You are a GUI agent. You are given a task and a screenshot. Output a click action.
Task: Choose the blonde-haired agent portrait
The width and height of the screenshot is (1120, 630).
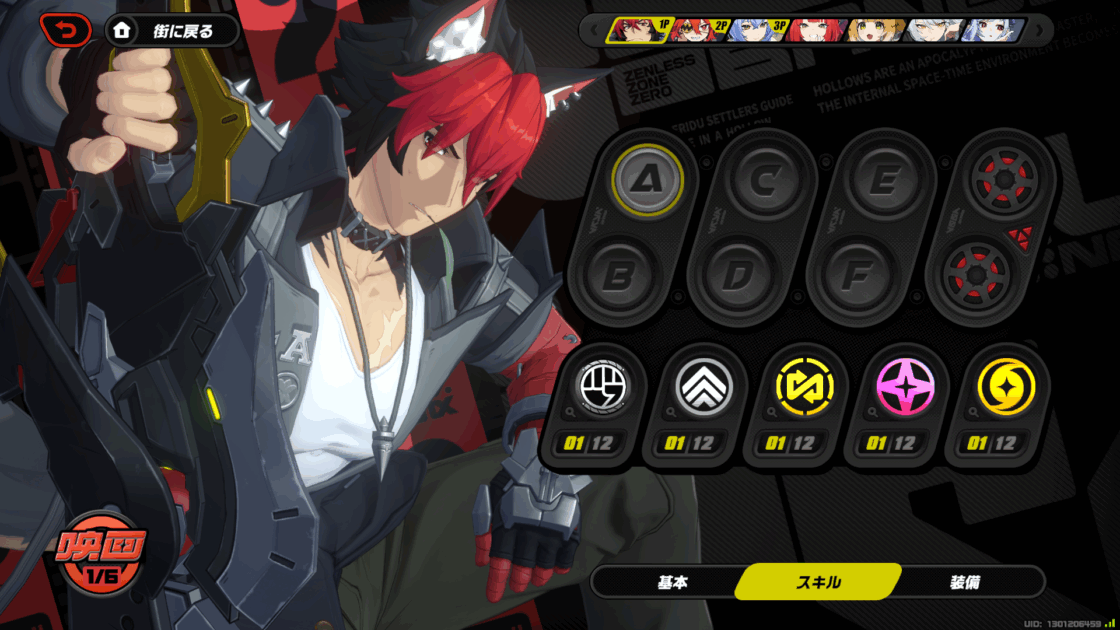[x=877, y=30]
